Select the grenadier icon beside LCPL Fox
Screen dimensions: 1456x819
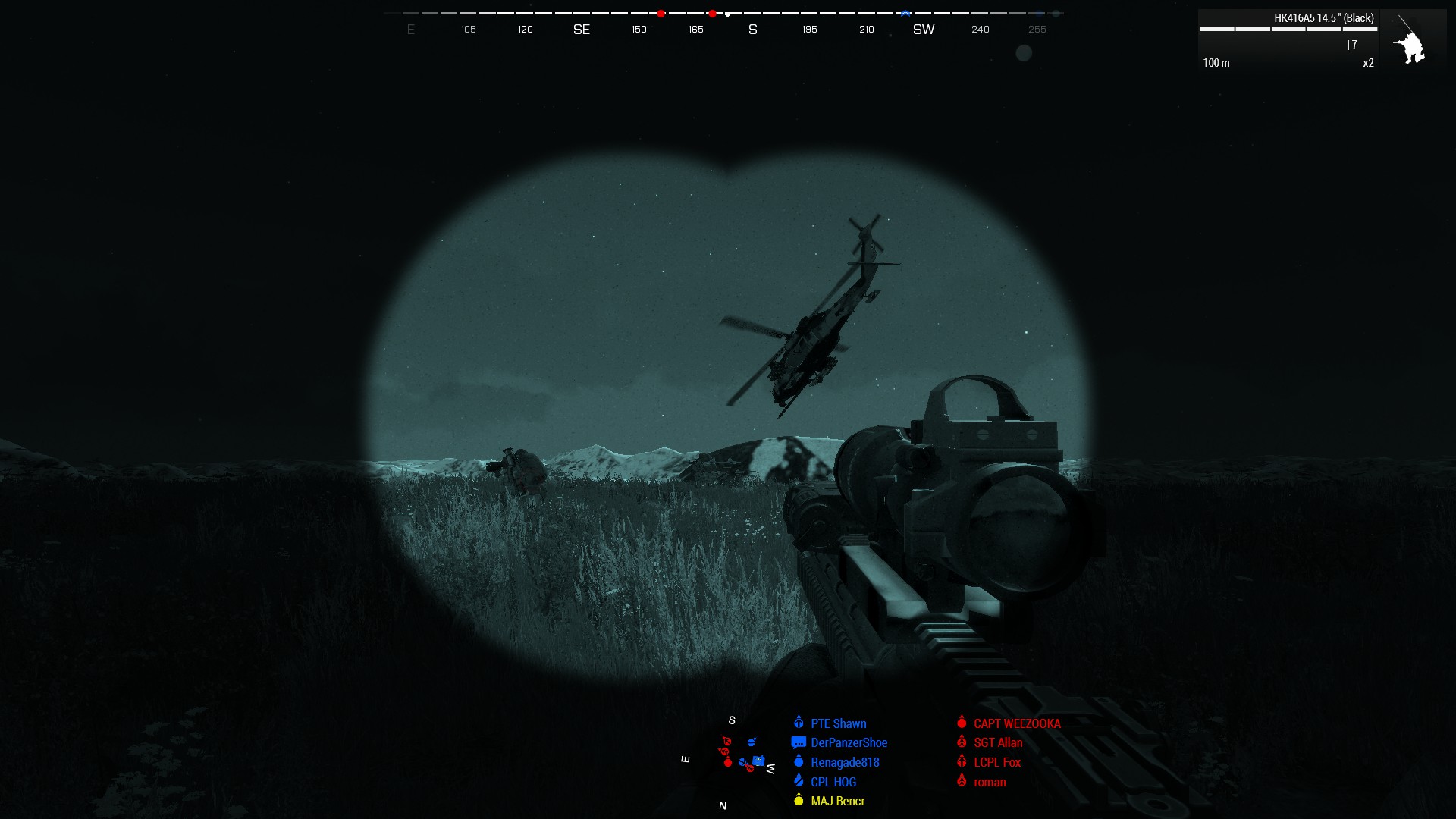point(962,762)
